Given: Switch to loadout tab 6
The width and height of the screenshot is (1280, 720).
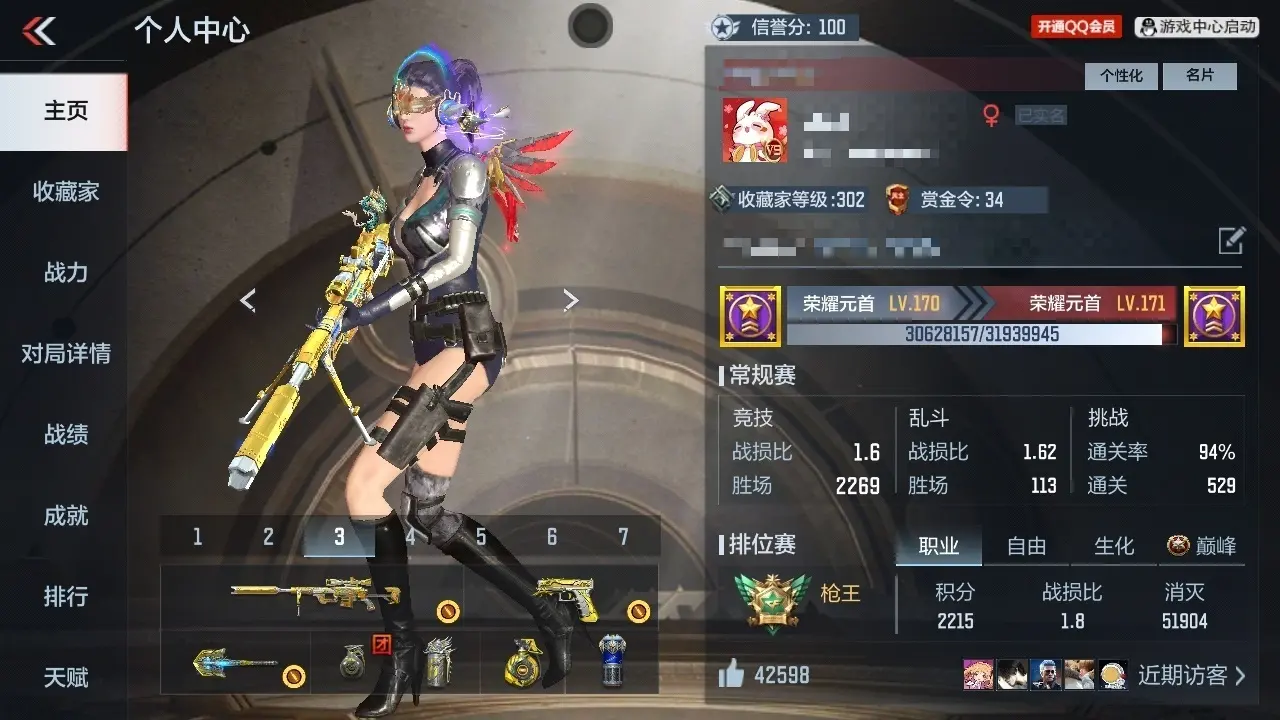Looking at the screenshot, I should click(x=552, y=537).
